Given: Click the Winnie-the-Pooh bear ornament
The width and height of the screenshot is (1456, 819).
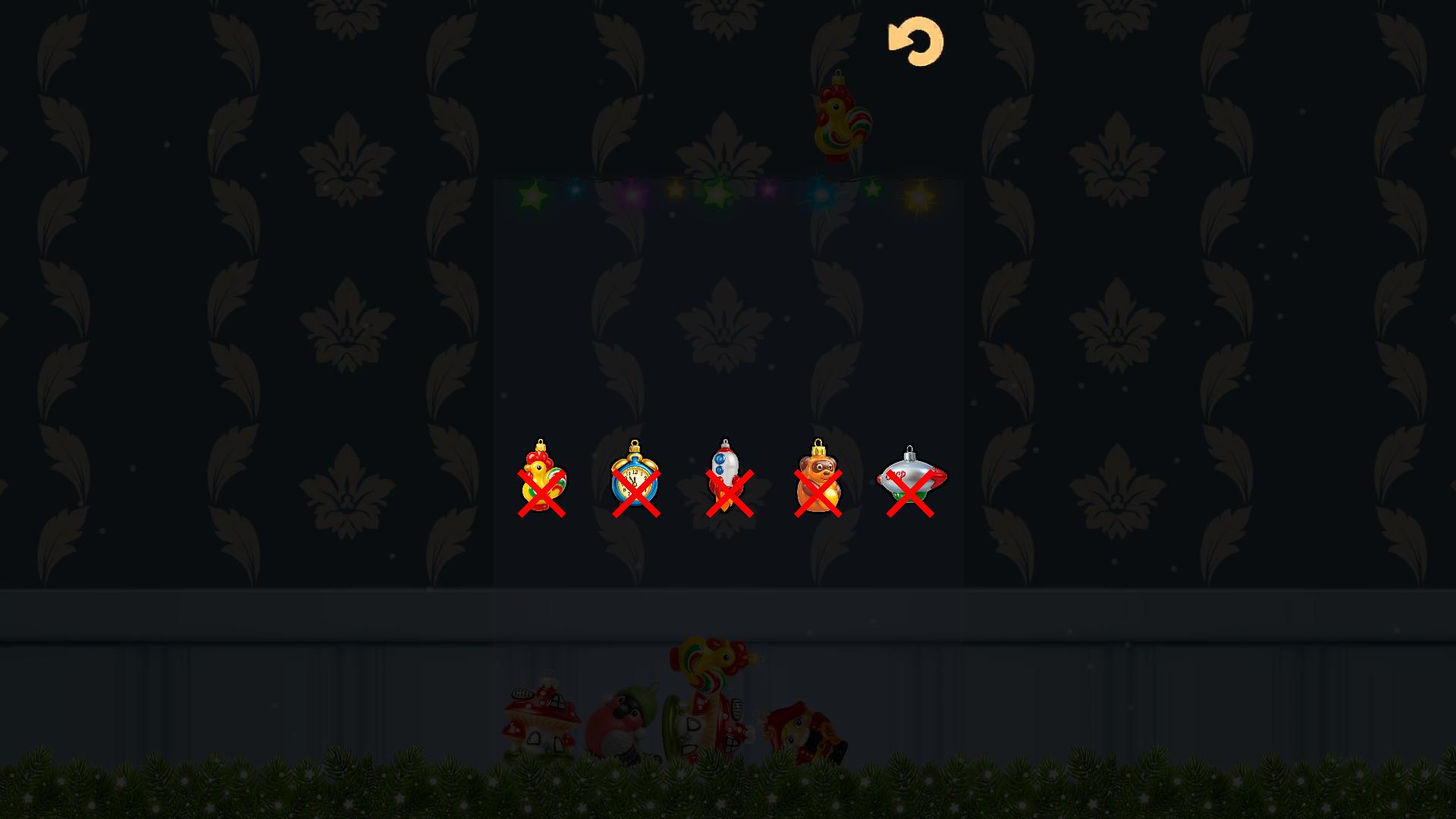Looking at the screenshot, I should pos(819,482).
